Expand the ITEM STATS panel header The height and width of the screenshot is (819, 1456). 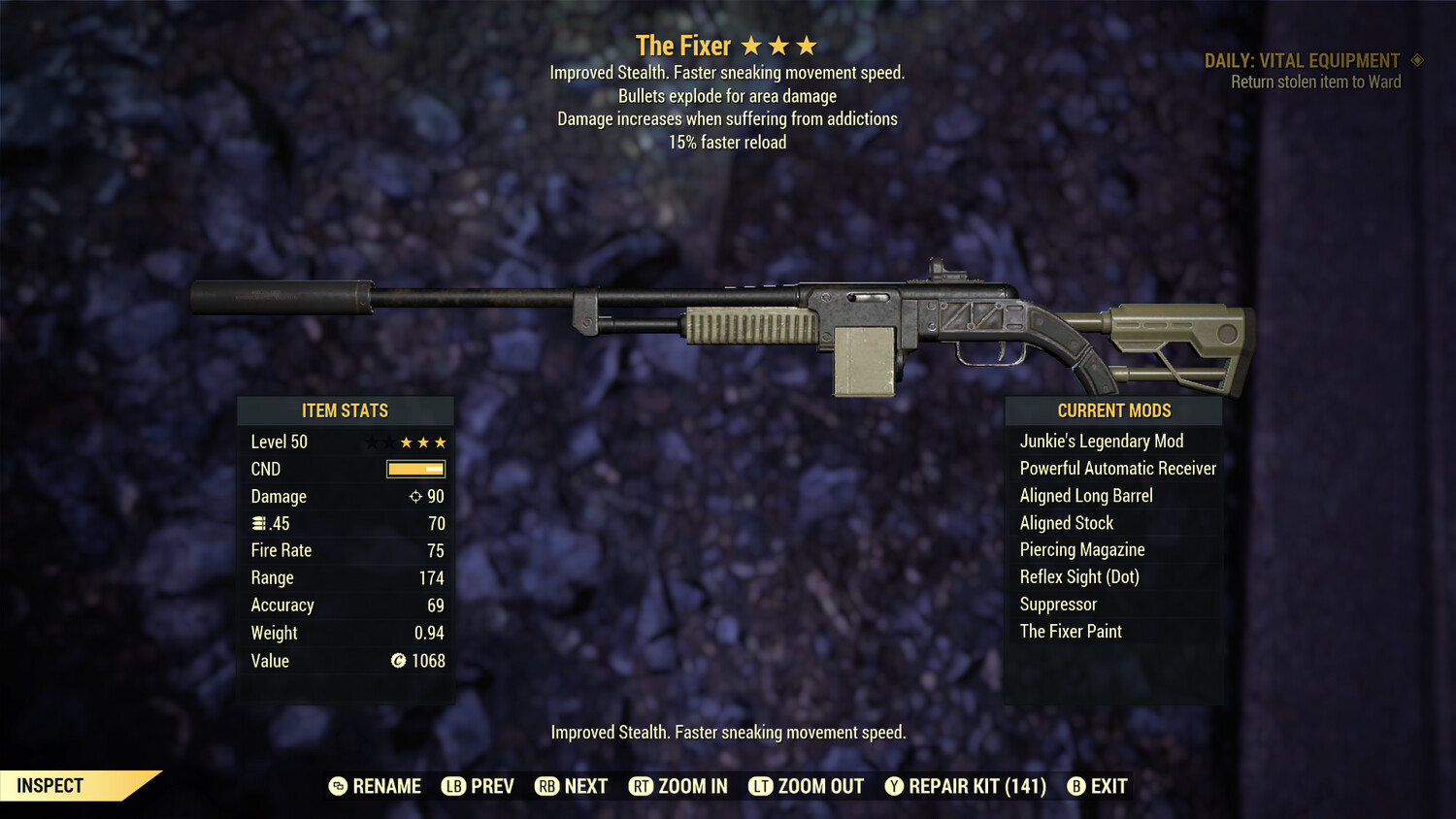(x=346, y=410)
